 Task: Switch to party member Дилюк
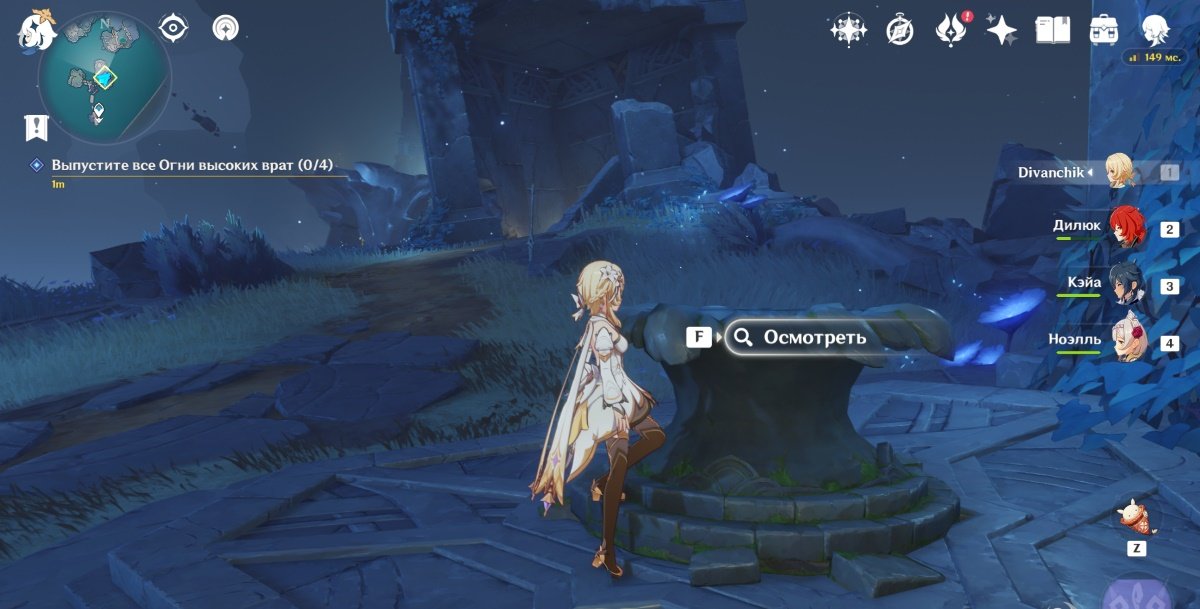pyautogui.click(x=1122, y=229)
